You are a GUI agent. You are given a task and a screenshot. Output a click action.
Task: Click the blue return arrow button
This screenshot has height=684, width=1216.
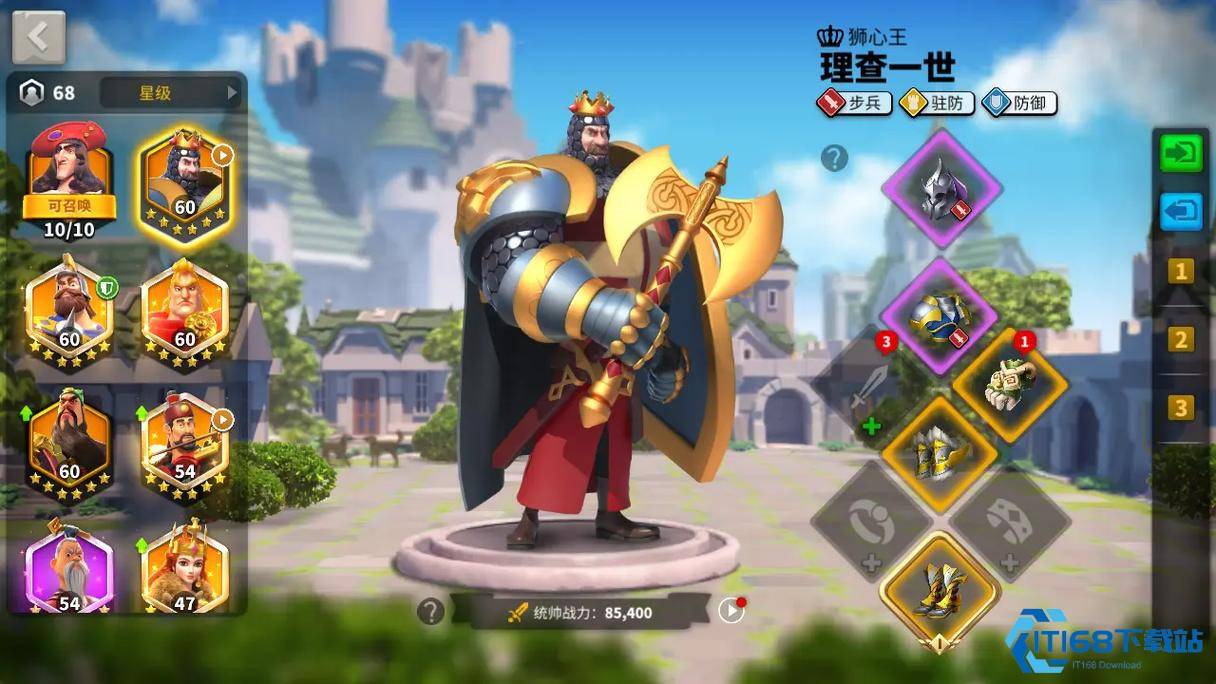[1181, 212]
